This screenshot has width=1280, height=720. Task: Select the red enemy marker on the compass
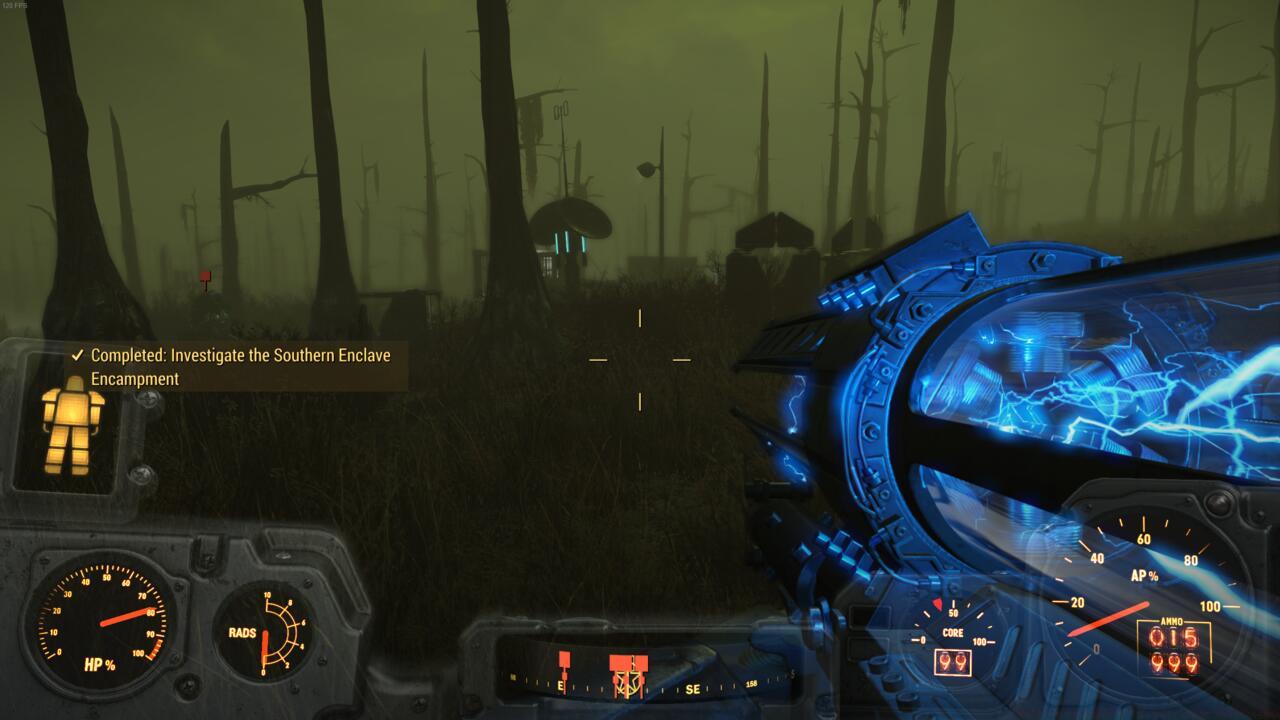click(x=565, y=660)
